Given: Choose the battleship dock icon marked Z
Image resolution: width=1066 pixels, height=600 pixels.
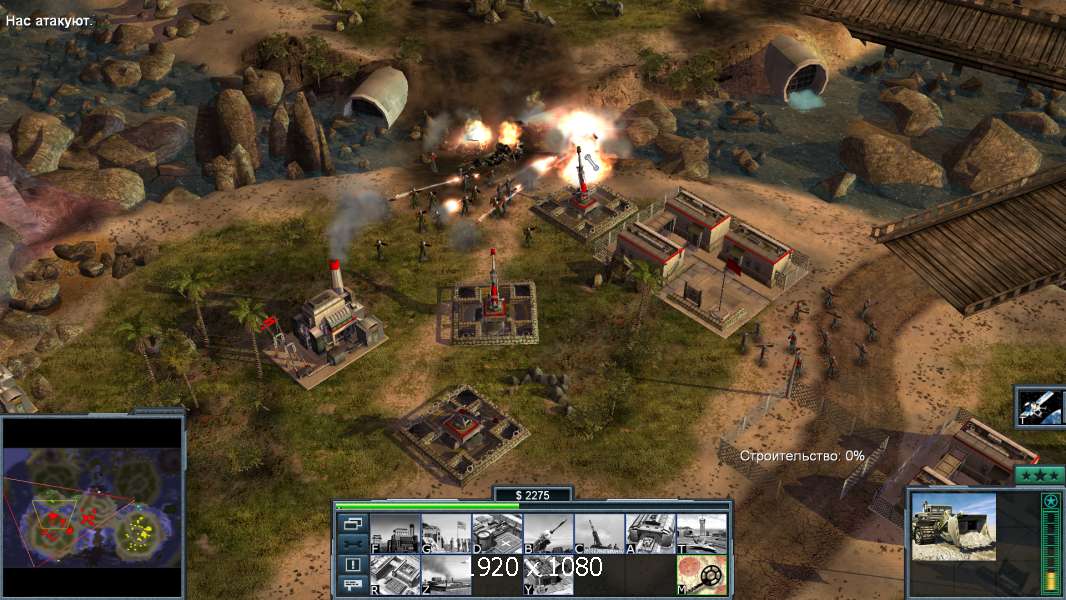Looking at the screenshot, I should pyautogui.click(x=446, y=575).
